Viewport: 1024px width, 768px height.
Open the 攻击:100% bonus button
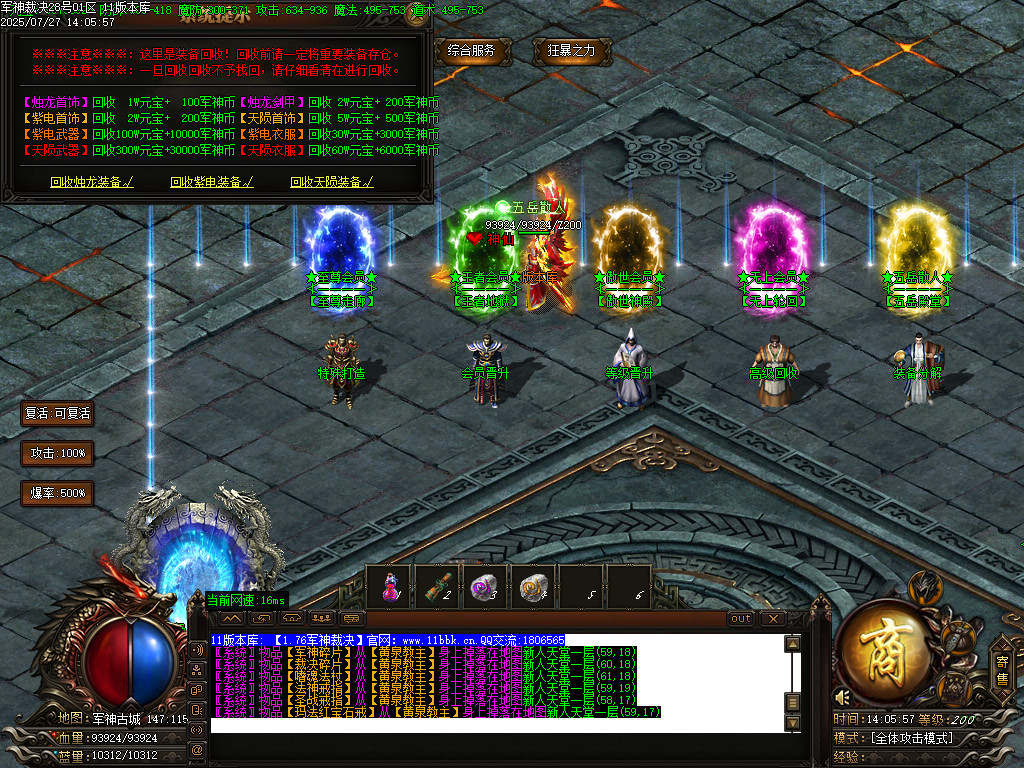[x=57, y=453]
